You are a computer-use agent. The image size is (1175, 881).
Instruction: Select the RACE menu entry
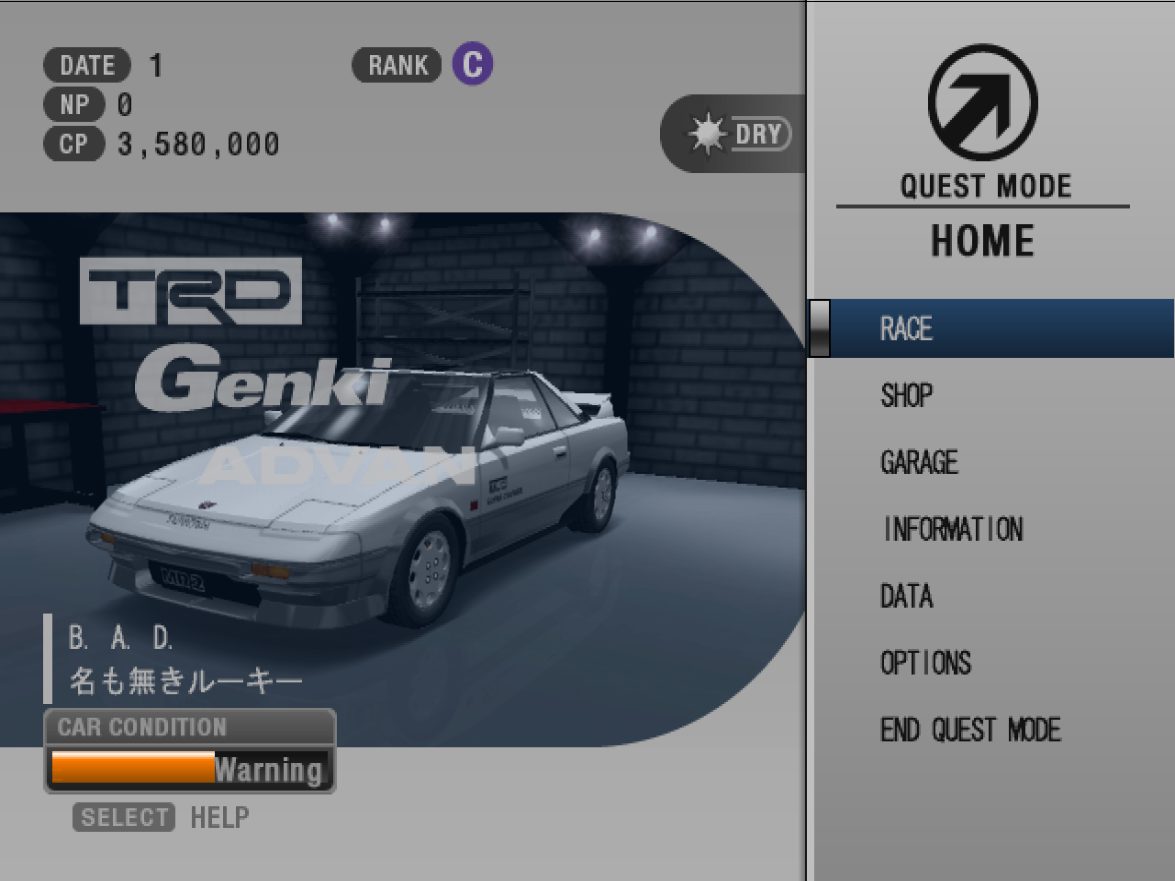click(906, 329)
